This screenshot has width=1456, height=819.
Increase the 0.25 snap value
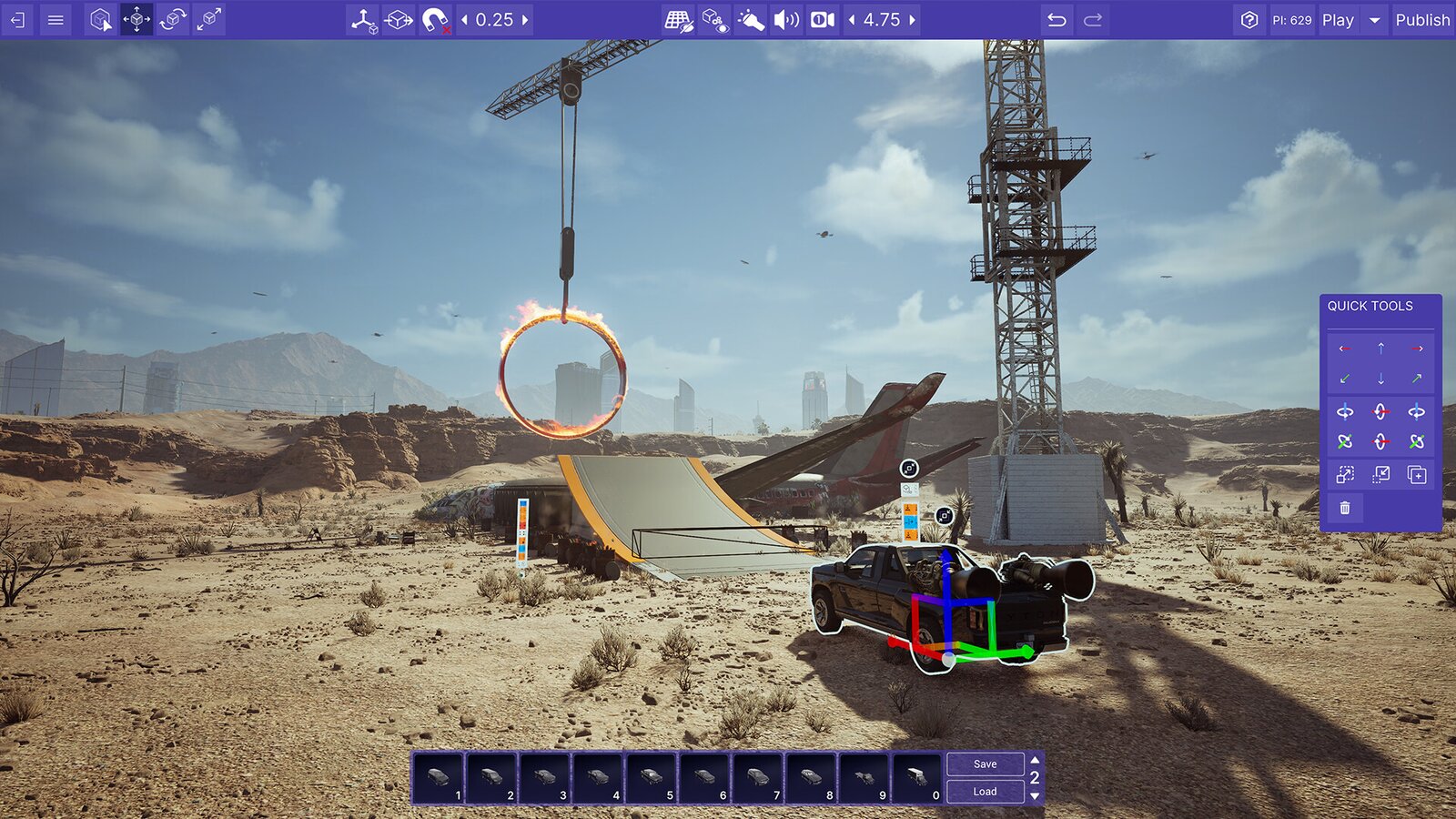[x=525, y=19]
